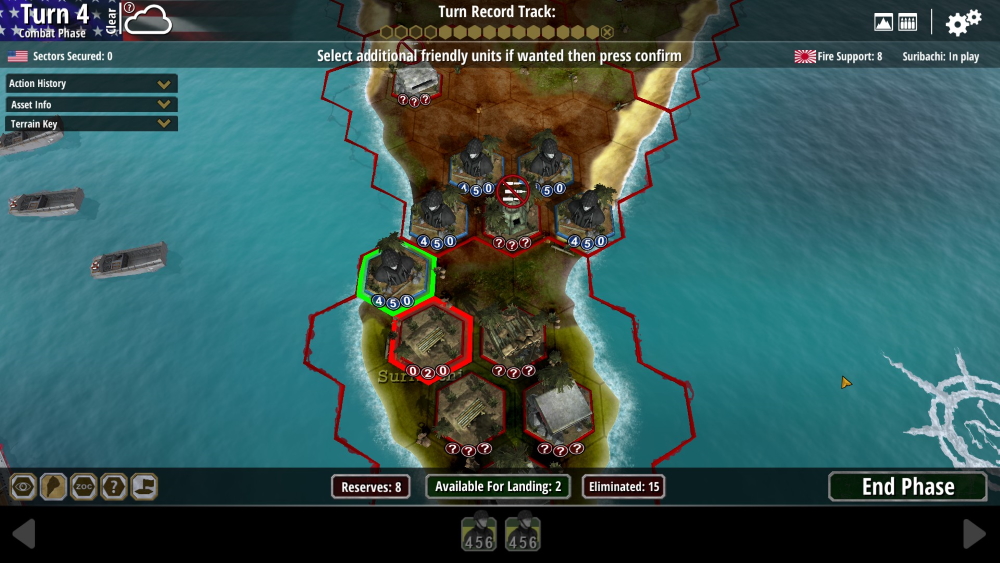Toggle the eye visibility button

(23, 487)
